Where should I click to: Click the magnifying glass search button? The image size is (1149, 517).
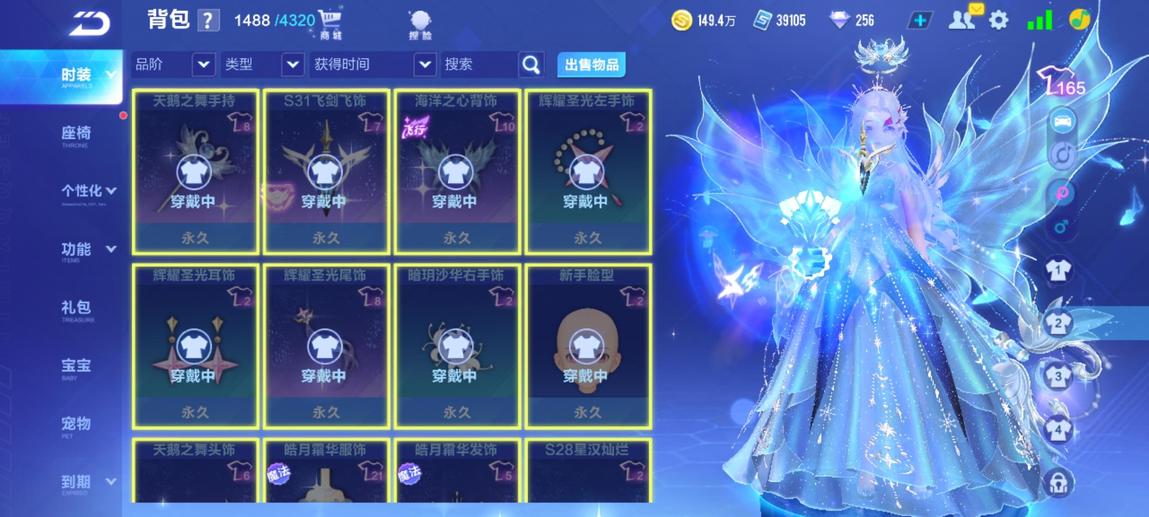[x=531, y=64]
